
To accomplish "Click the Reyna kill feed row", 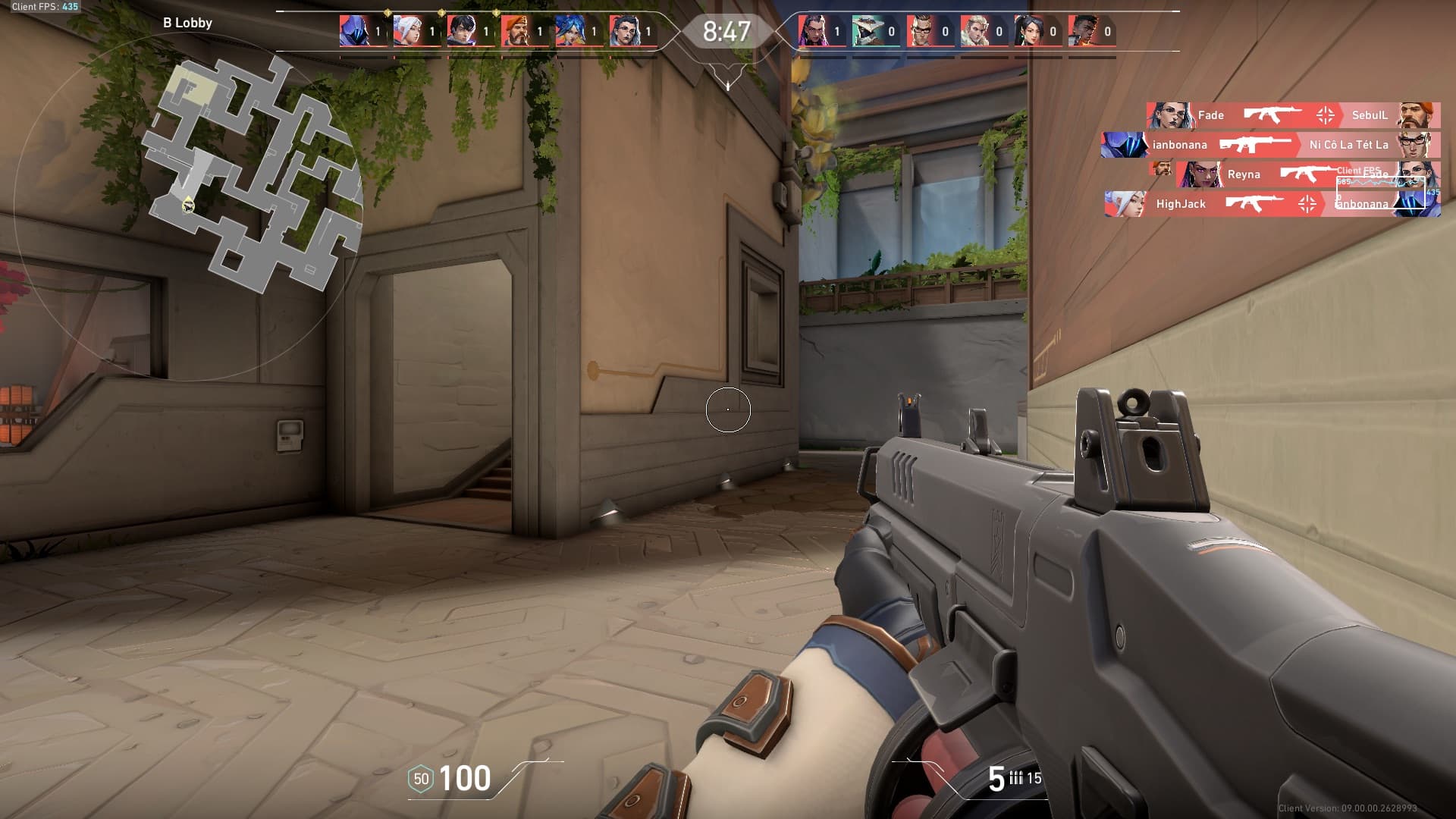I will click(x=1259, y=174).
